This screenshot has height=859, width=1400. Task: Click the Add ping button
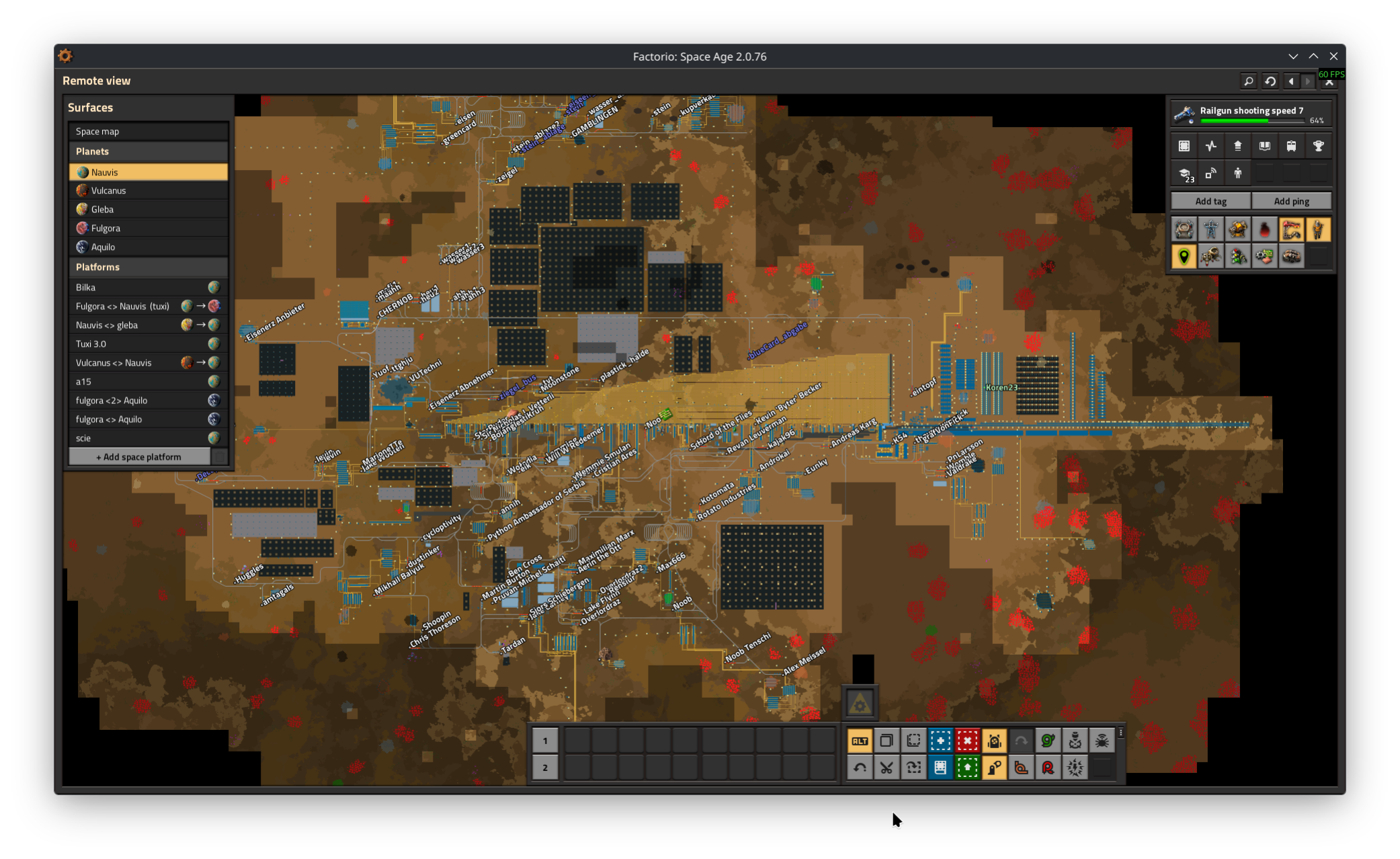click(x=1291, y=201)
